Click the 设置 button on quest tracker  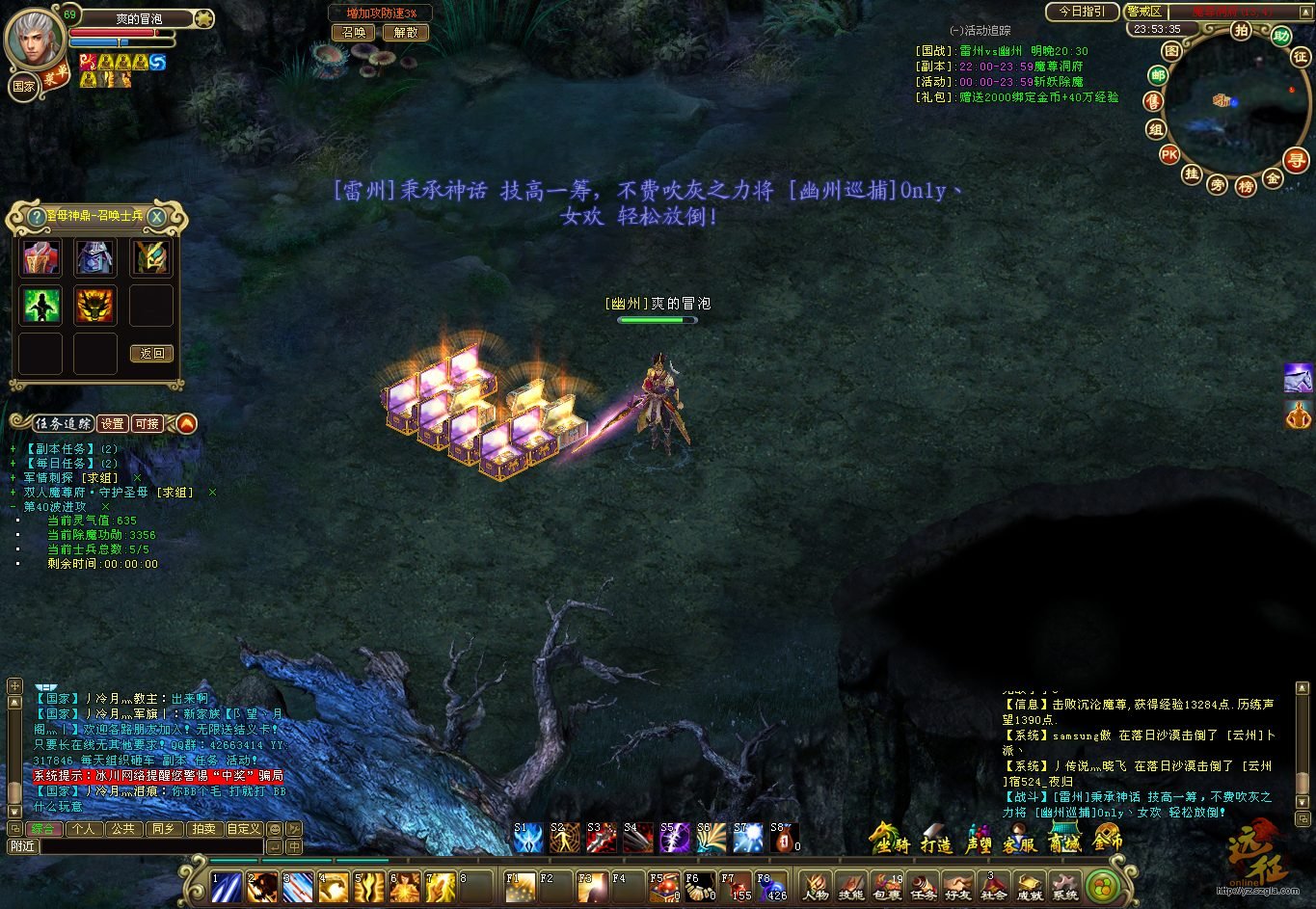tap(112, 423)
